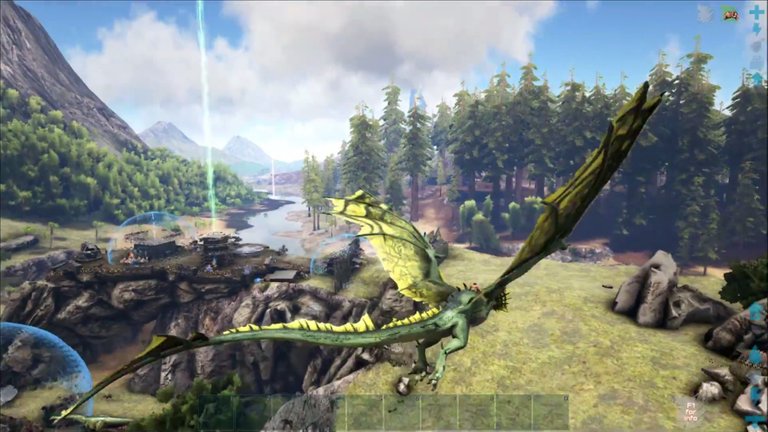This screenshot has height=432, width=768.
Task: Click the cyan upward arrow icon
Action: pos(757,78)
